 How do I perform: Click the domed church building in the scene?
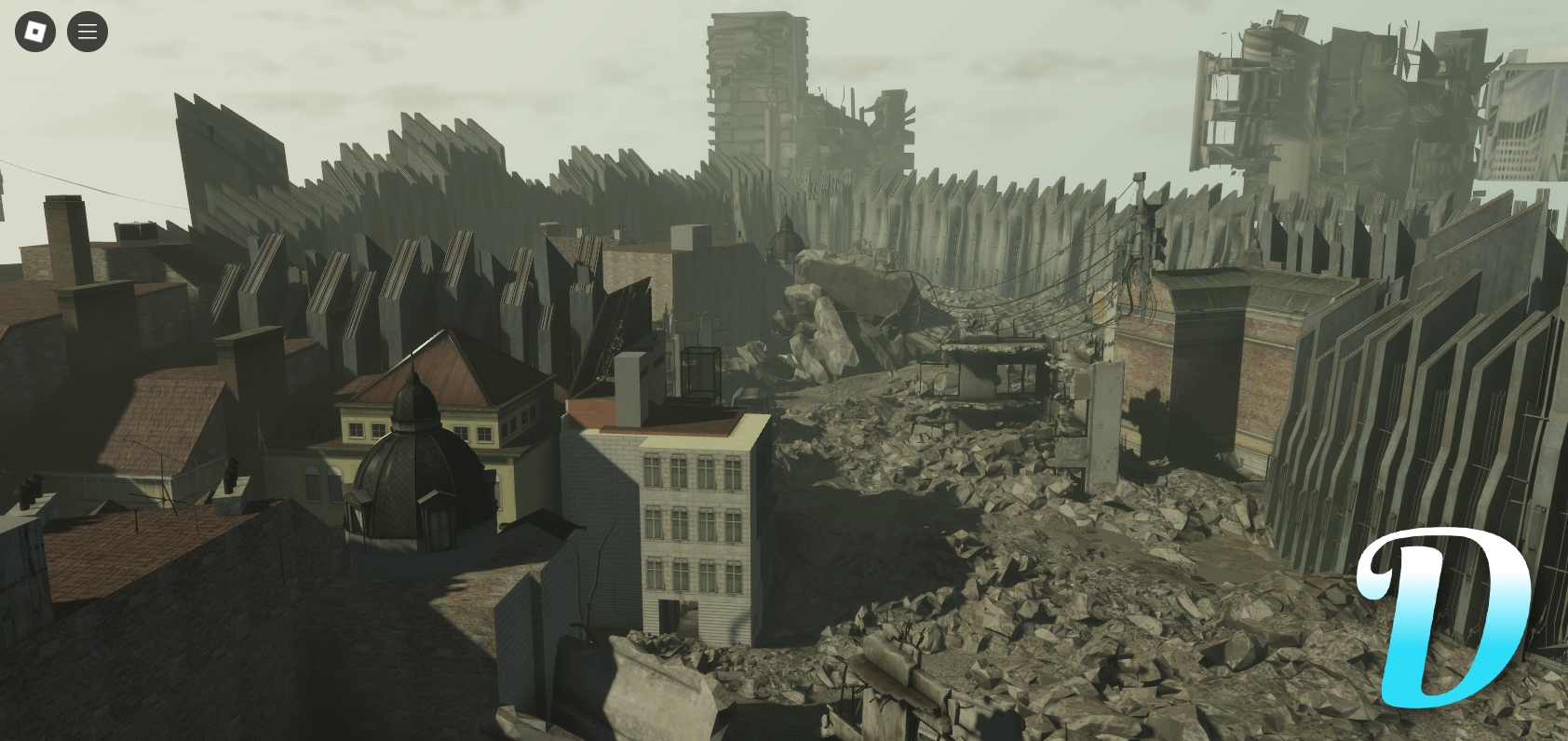click(410, 465)
